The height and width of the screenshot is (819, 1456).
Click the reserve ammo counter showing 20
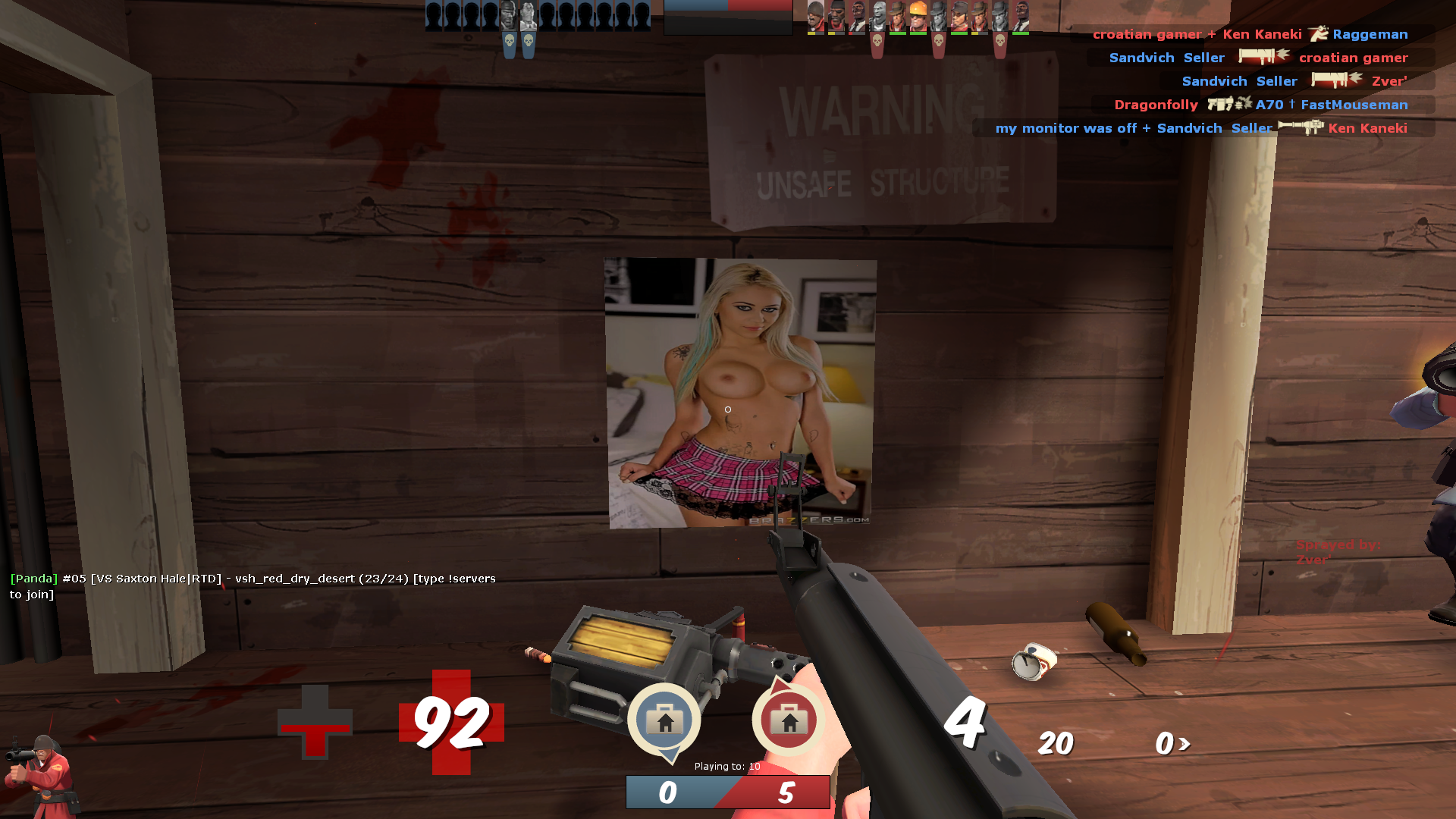coord(1056,743)
